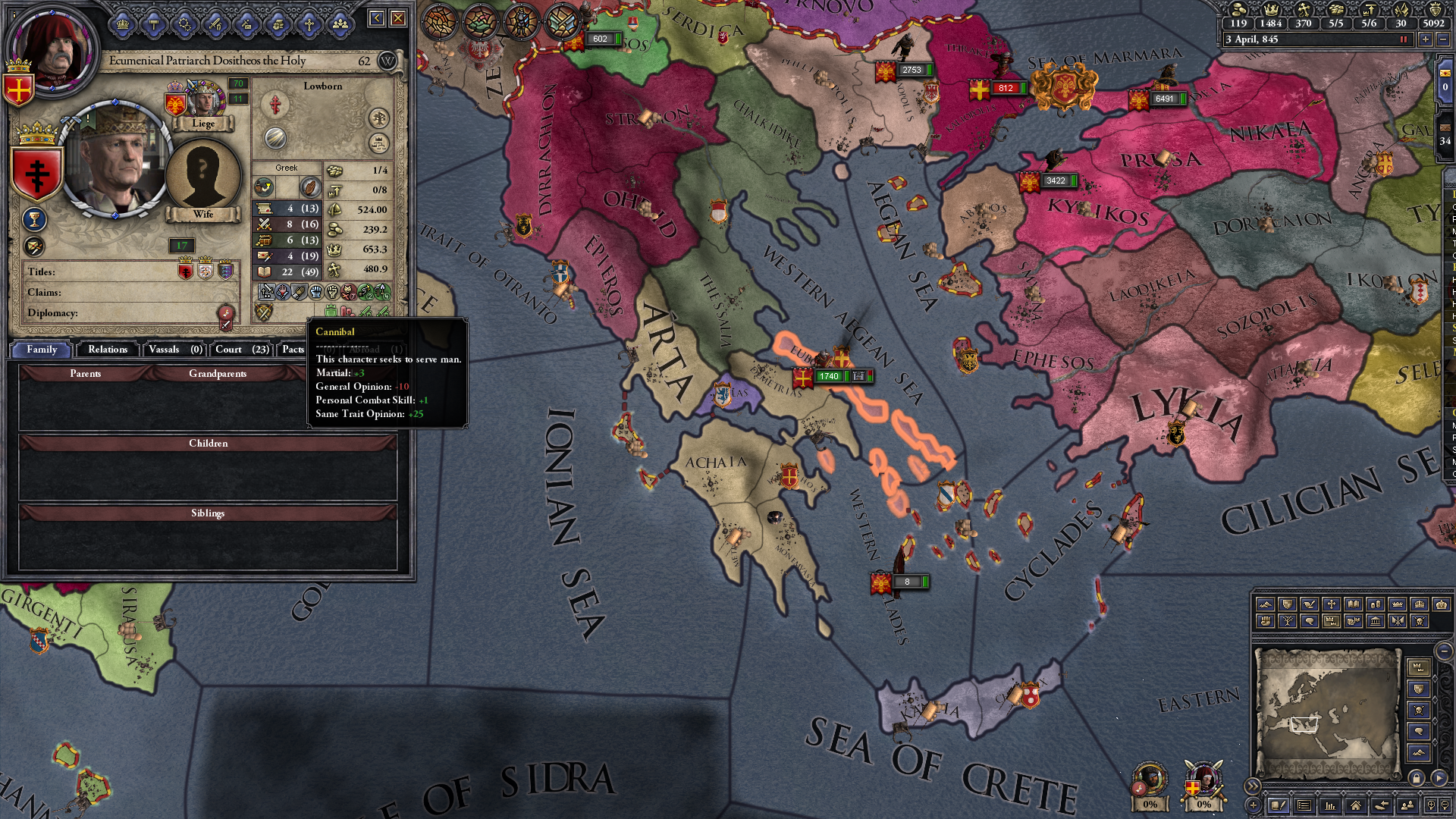1456x819 pixels.
Task: Open the Court (23) tab
Action: 240,350
